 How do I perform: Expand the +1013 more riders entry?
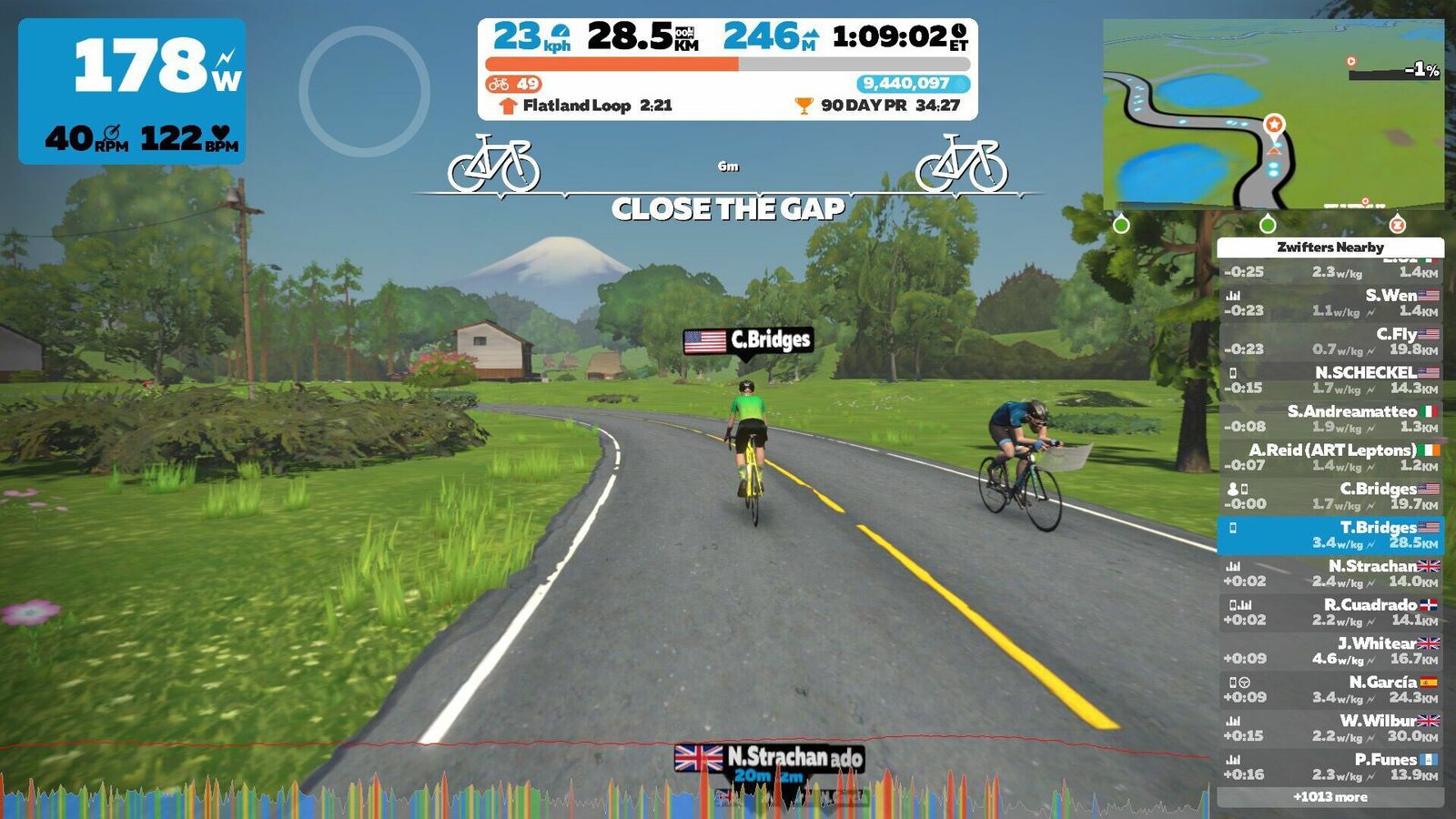(1330, 797)
